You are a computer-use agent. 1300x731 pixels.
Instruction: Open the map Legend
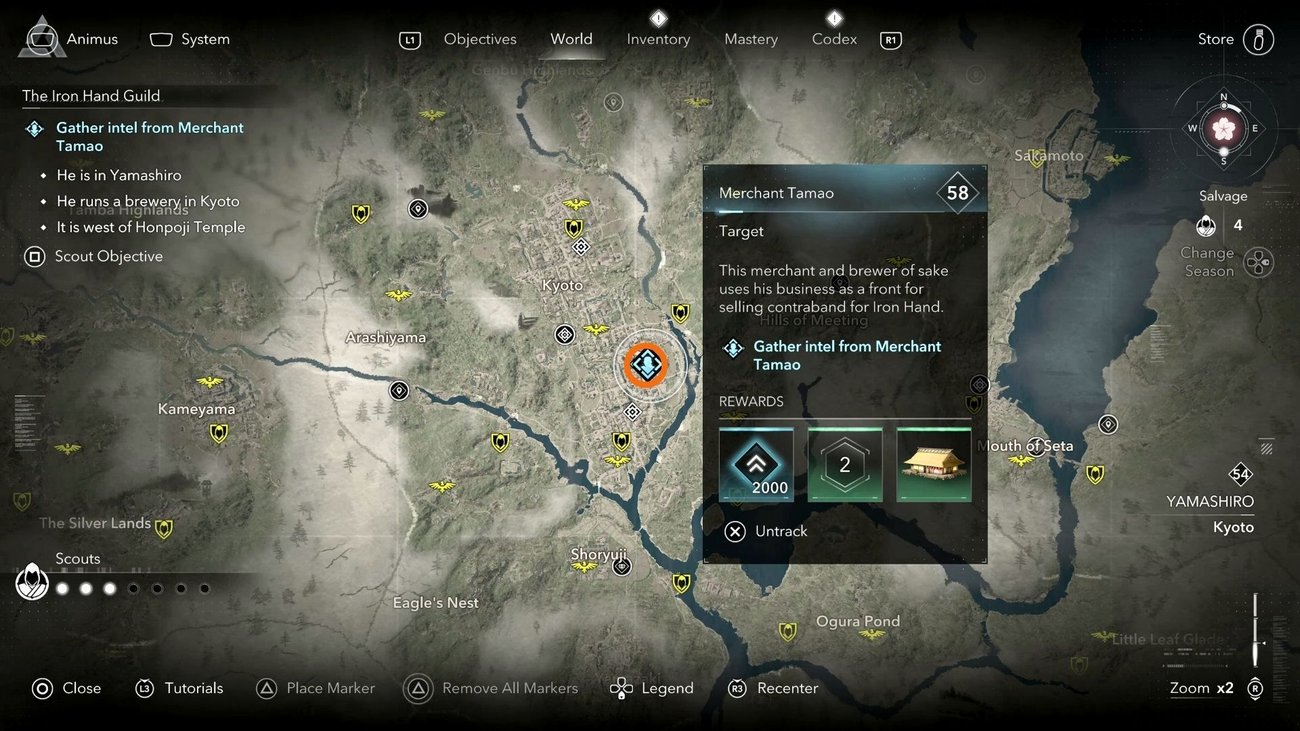pyautogui.click(x=652, y=688)
